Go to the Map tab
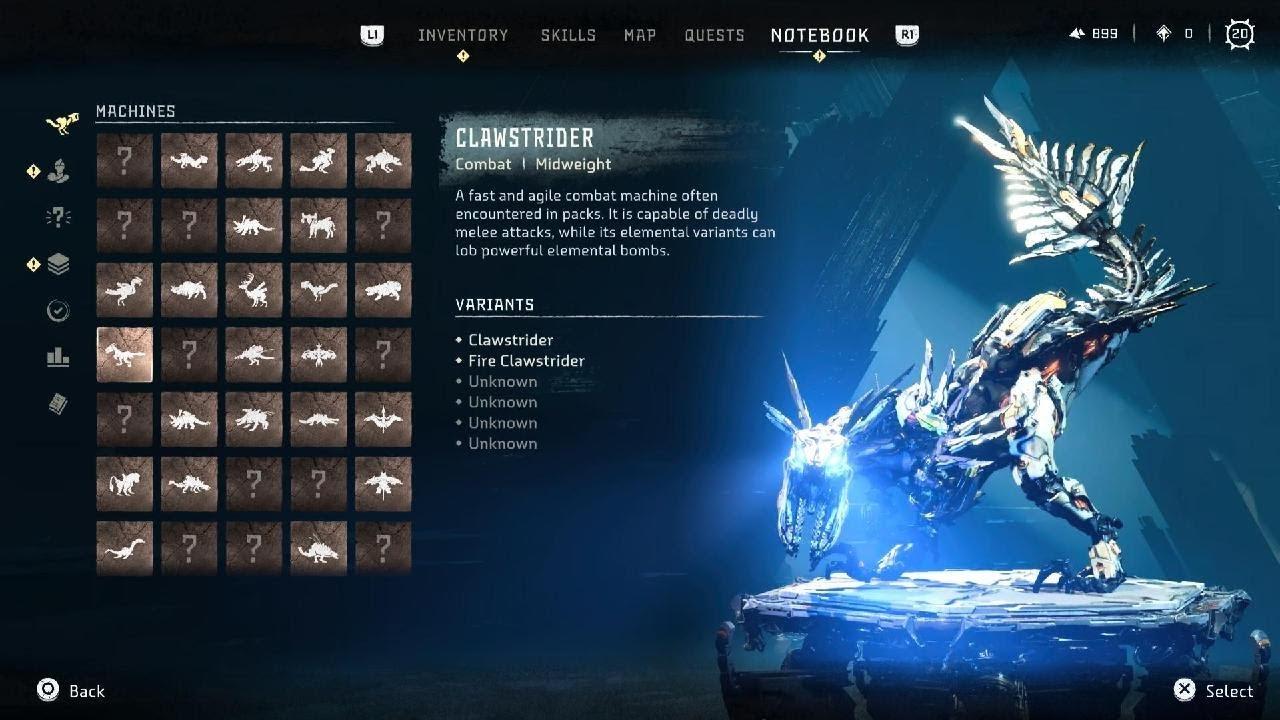 pyautogui.click(x=640, y=35)
